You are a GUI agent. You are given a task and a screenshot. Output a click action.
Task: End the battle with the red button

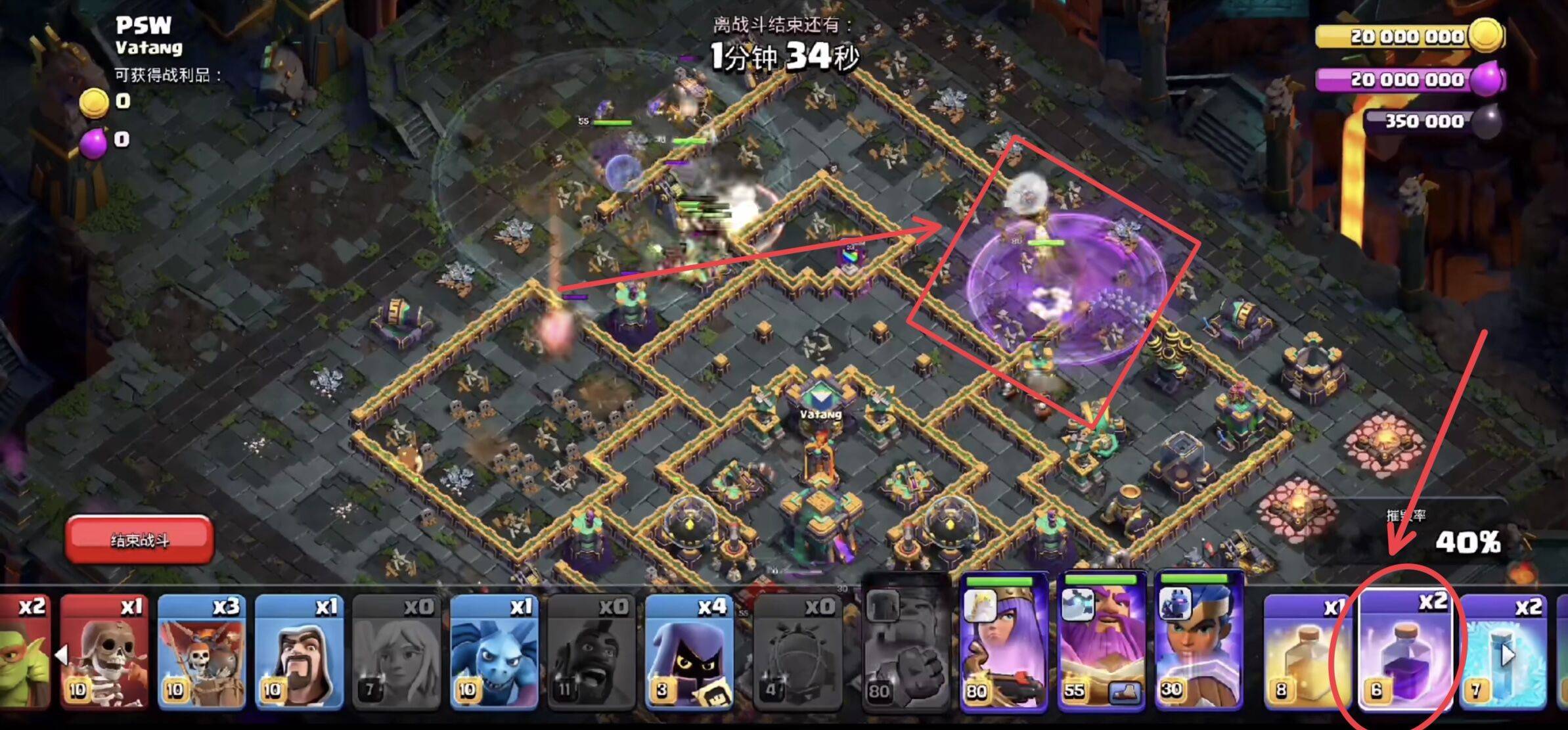click(x=139, y=540)
